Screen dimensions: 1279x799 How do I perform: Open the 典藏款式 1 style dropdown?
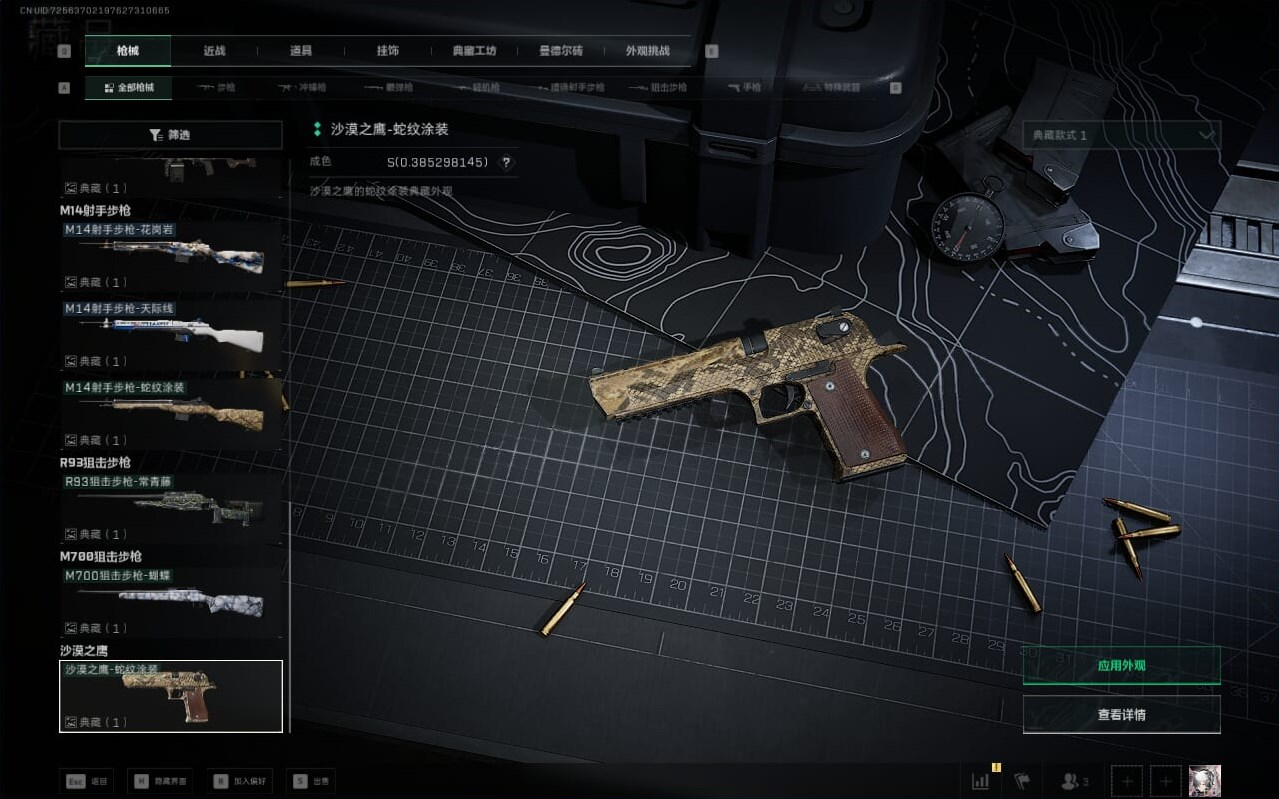(1121, 135)
